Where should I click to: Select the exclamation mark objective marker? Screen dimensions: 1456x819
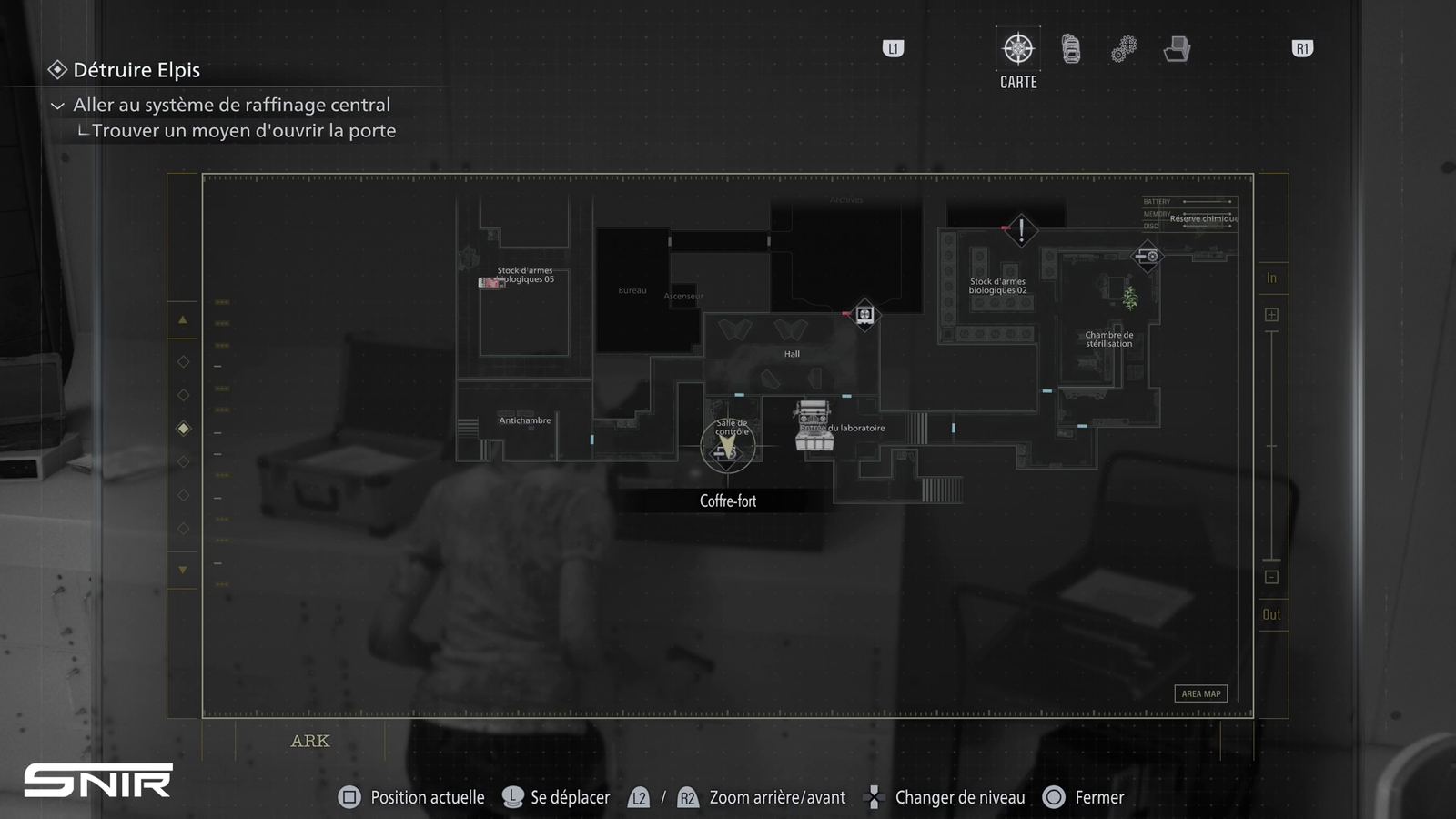click(1021, 229)
